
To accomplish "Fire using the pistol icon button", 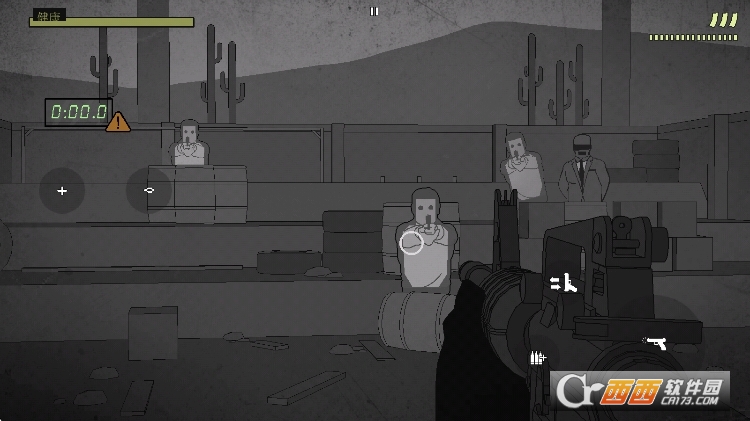I will 656,343.
